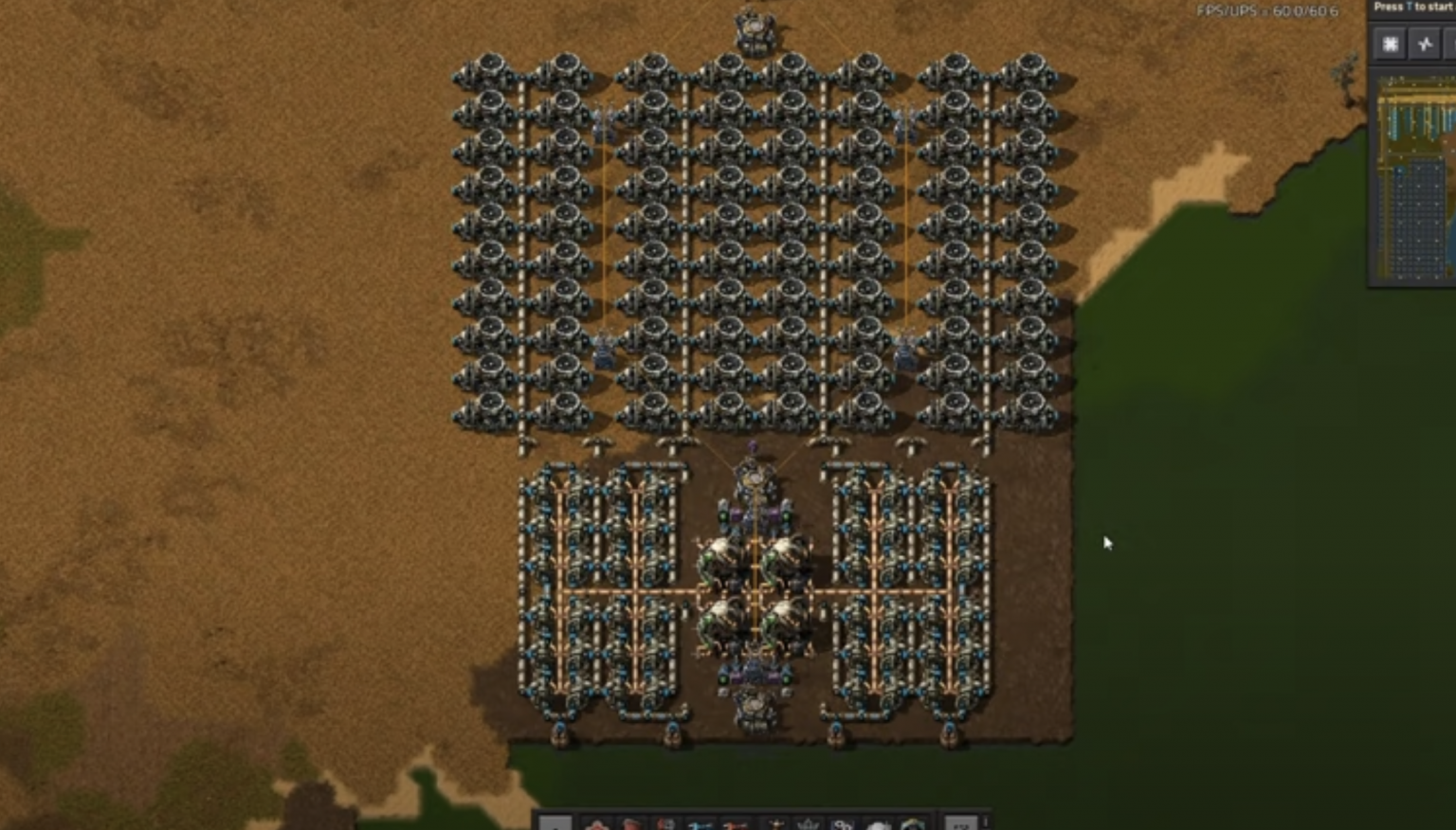Click the FPS/UPS counter text
Viewport: 1456px width, 830px height.
point(1268,12)
